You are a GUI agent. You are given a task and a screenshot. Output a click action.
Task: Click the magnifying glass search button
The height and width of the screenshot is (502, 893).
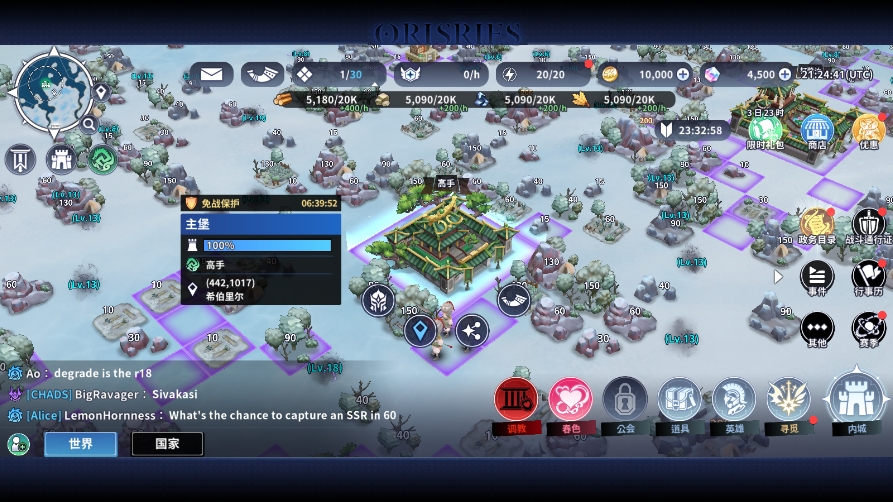point(89,125)
